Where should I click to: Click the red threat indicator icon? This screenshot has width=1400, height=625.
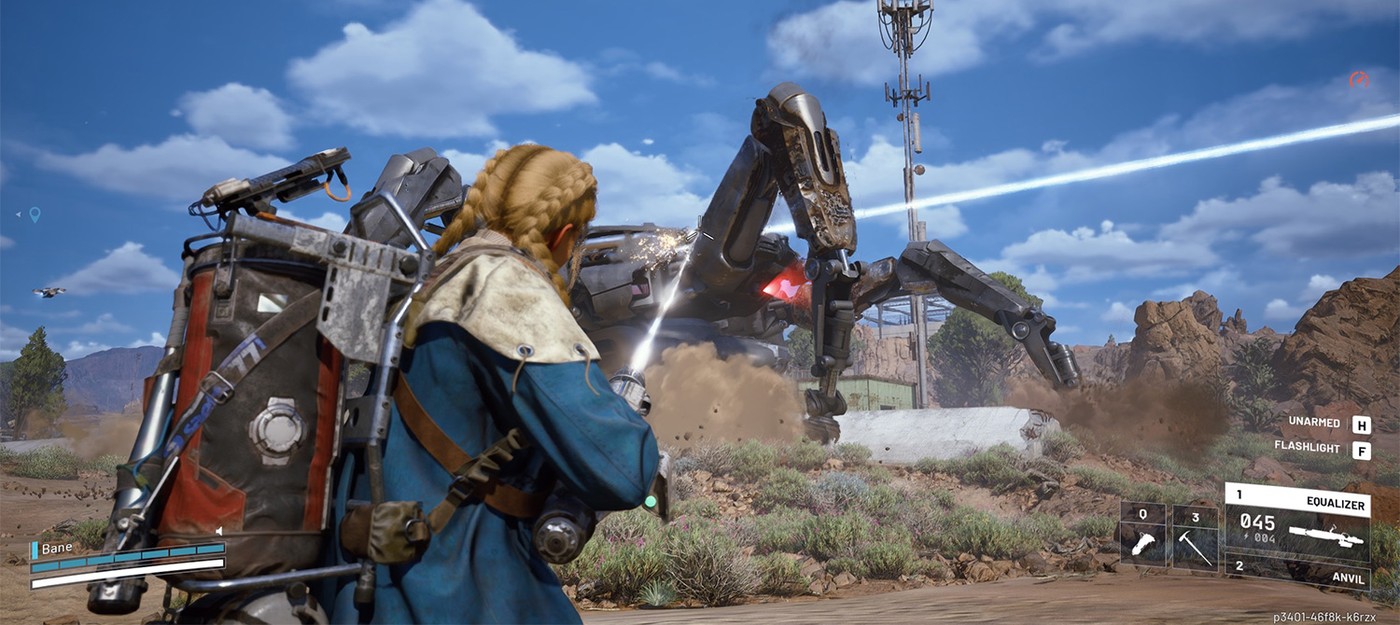coord(1358,80)
